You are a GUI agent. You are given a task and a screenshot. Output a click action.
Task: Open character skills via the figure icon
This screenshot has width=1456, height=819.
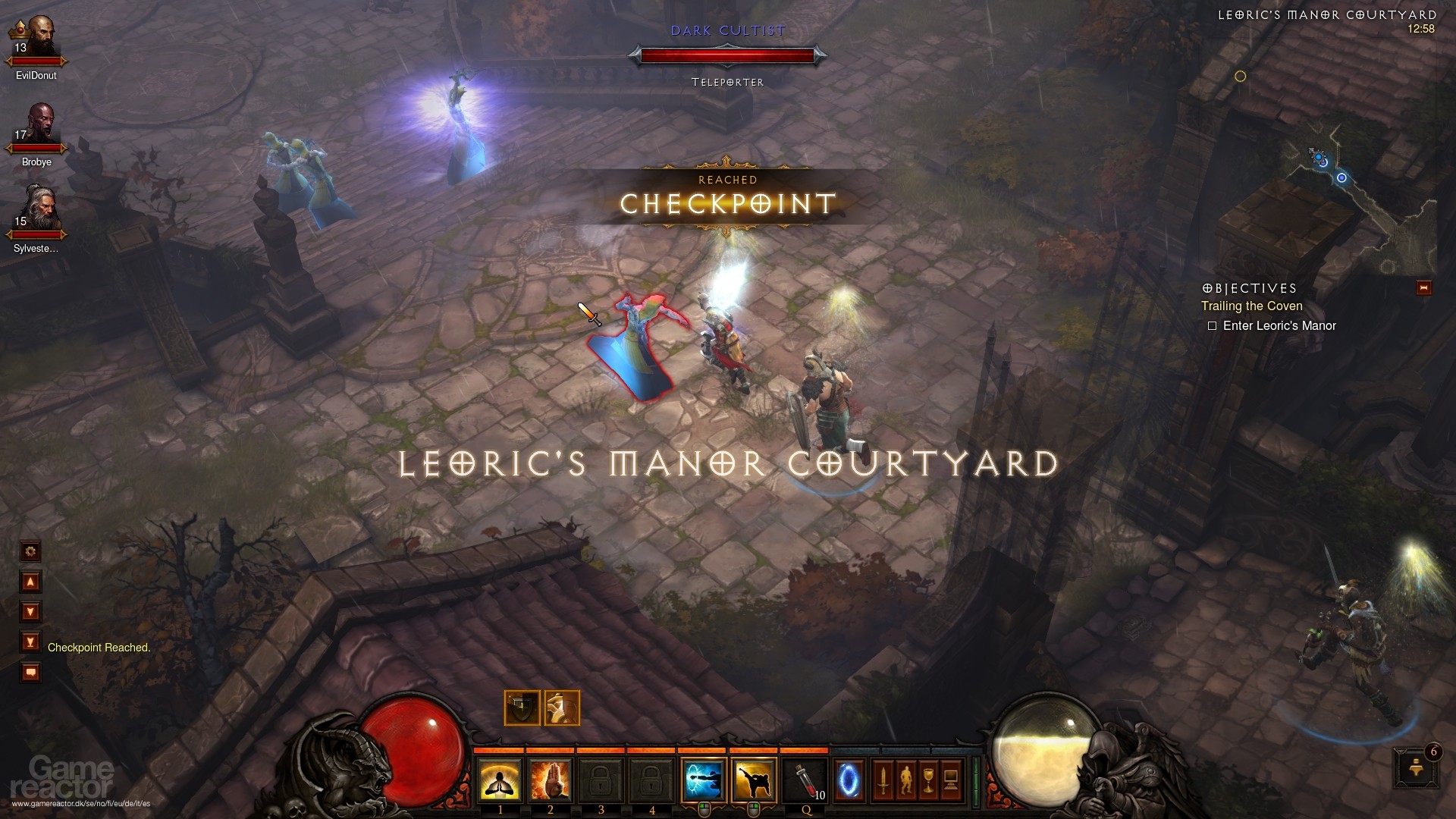(x=906, y=781)
